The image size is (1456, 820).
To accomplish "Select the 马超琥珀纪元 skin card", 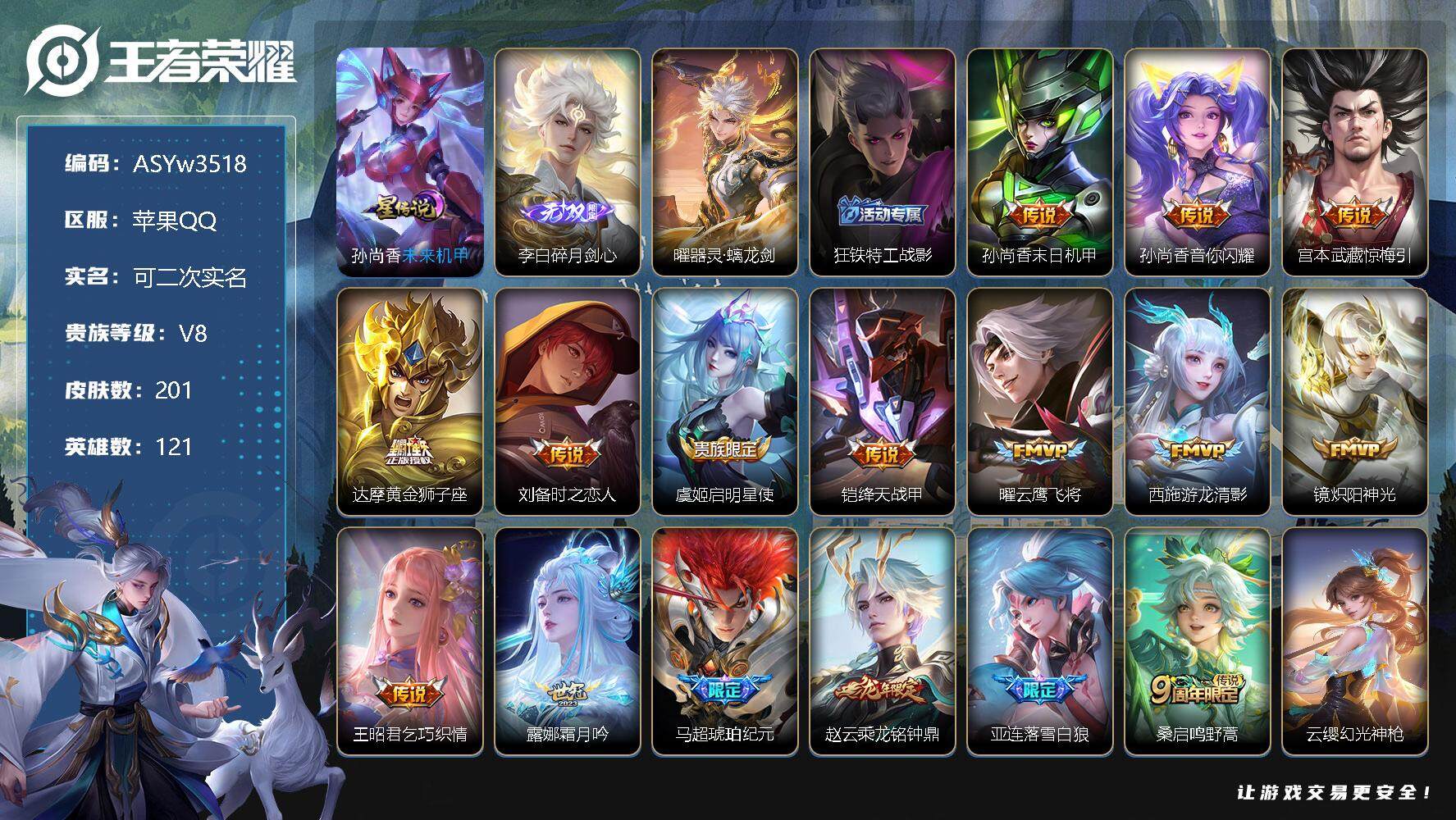I will 725,640.
